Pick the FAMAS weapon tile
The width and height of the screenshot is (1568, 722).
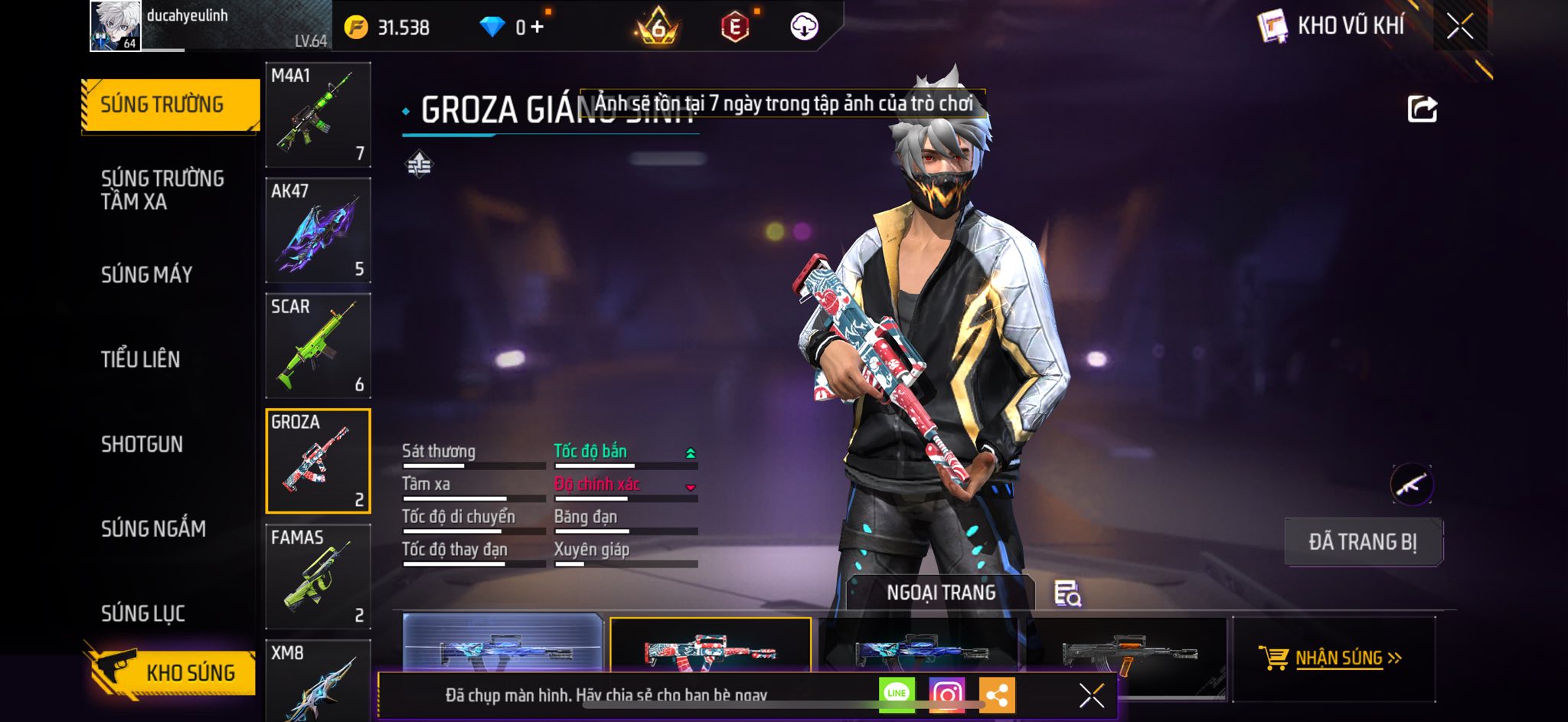pyautogui.click(x=318, y=577)
